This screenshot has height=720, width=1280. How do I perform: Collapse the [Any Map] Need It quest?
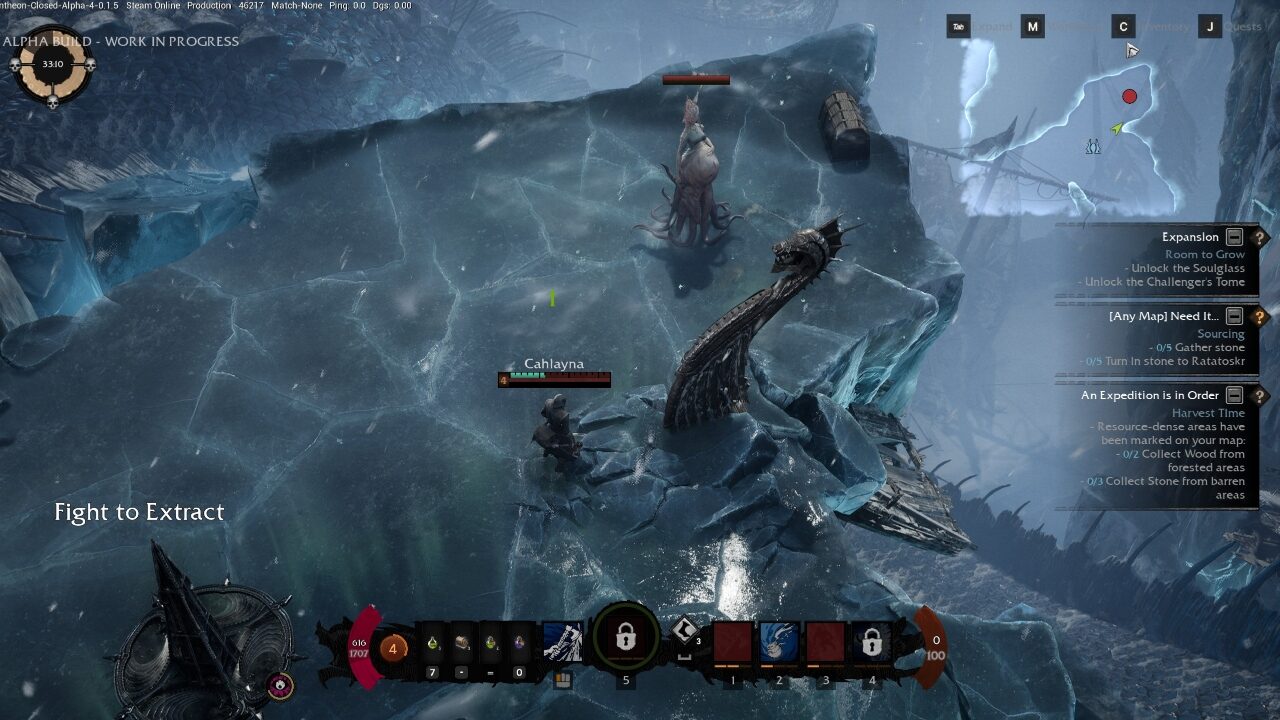pos(1234,316)
